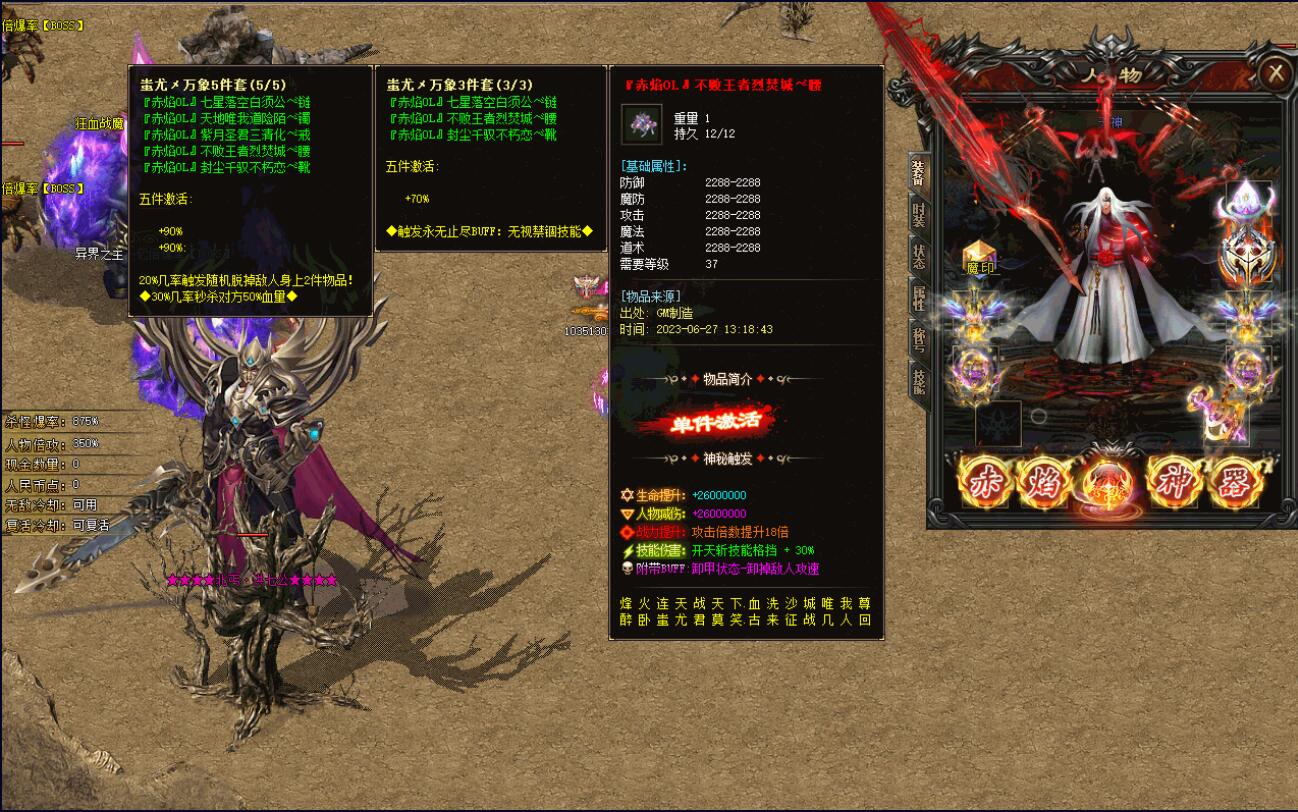Switch to the 装备 equipment tab
This screenshot has width=1298, height=812.
tap(917, 173)
